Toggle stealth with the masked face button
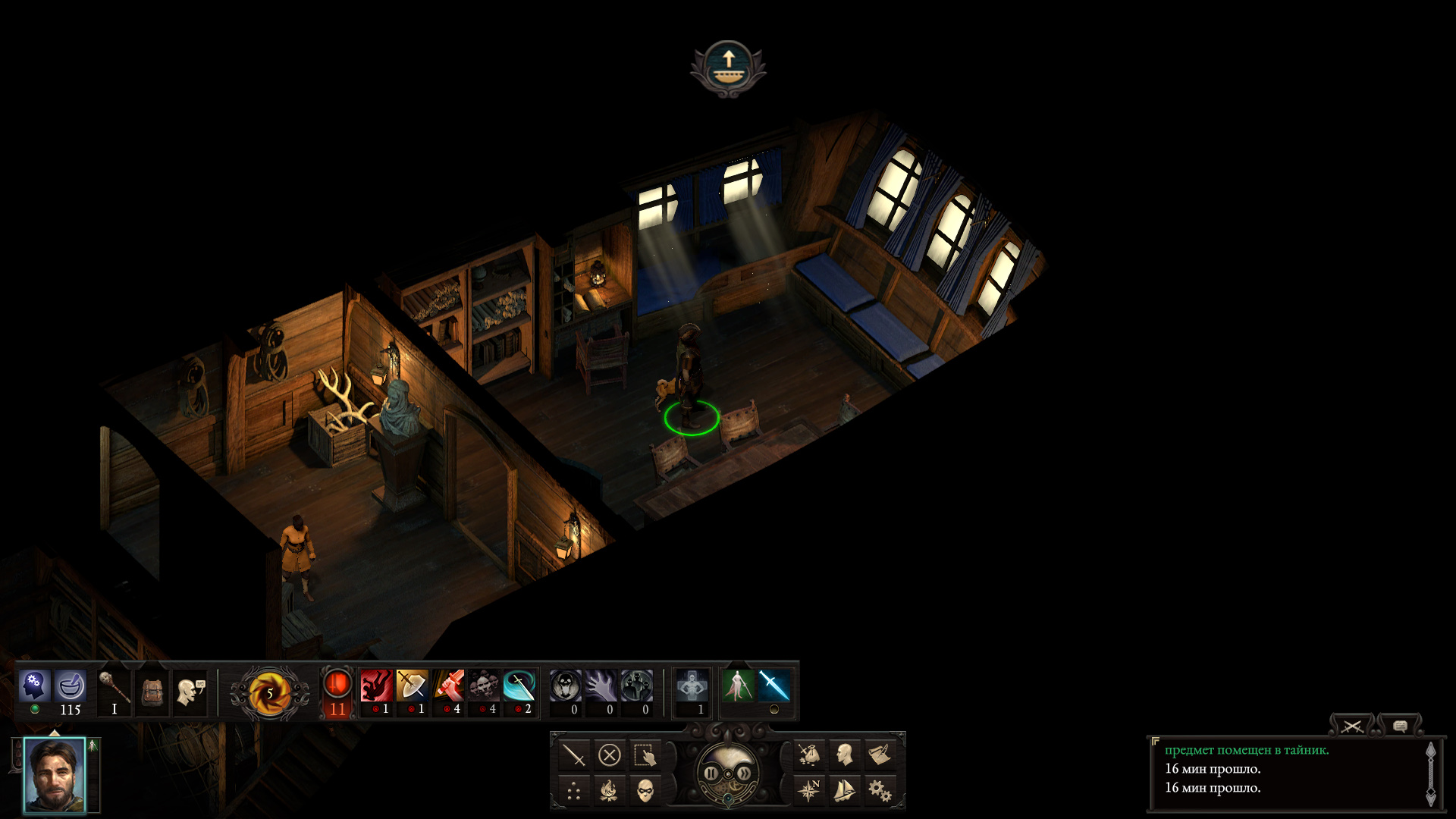 645,791
